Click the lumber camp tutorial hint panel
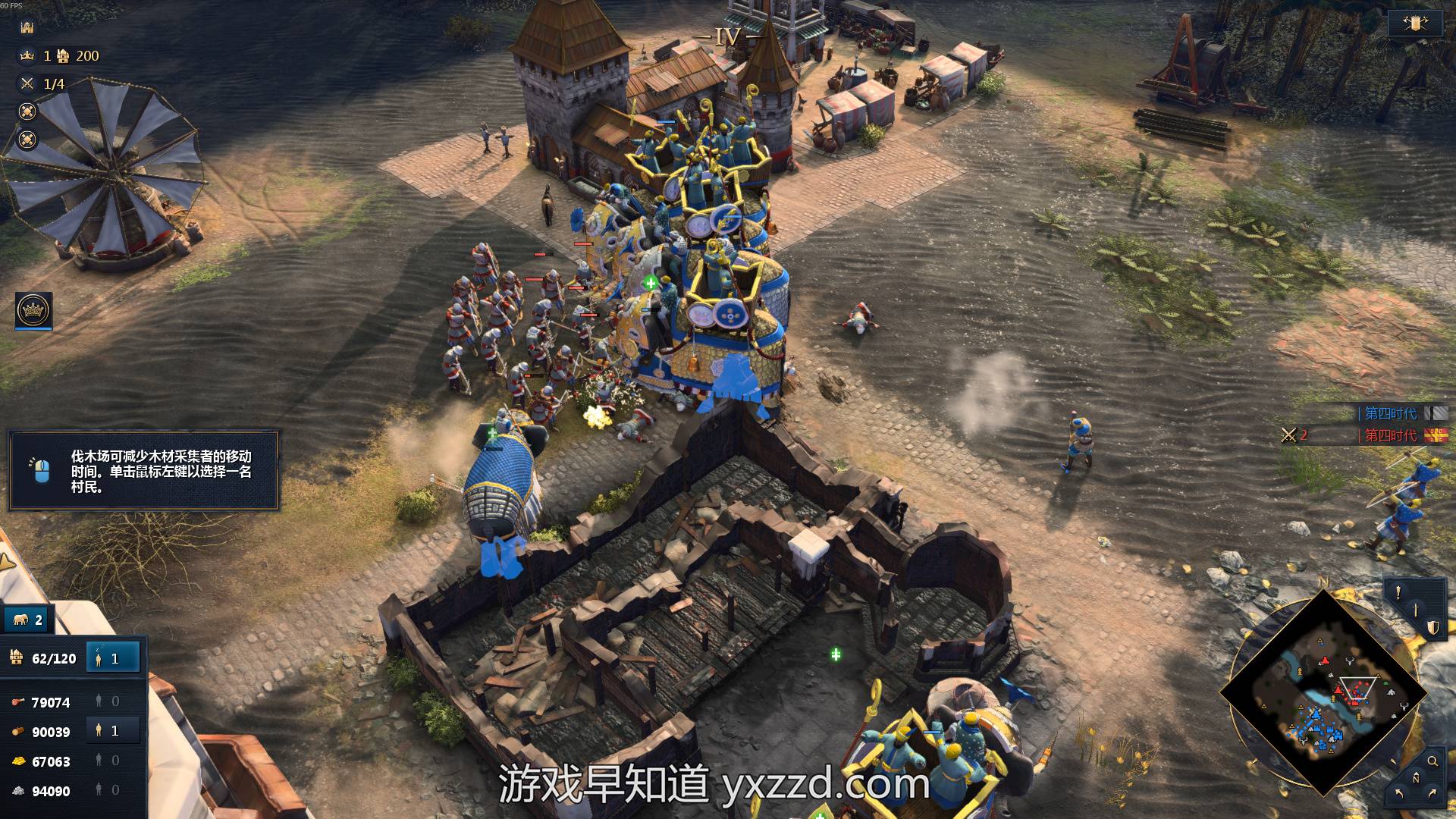 pyautogui.click(x=144, y=471)
